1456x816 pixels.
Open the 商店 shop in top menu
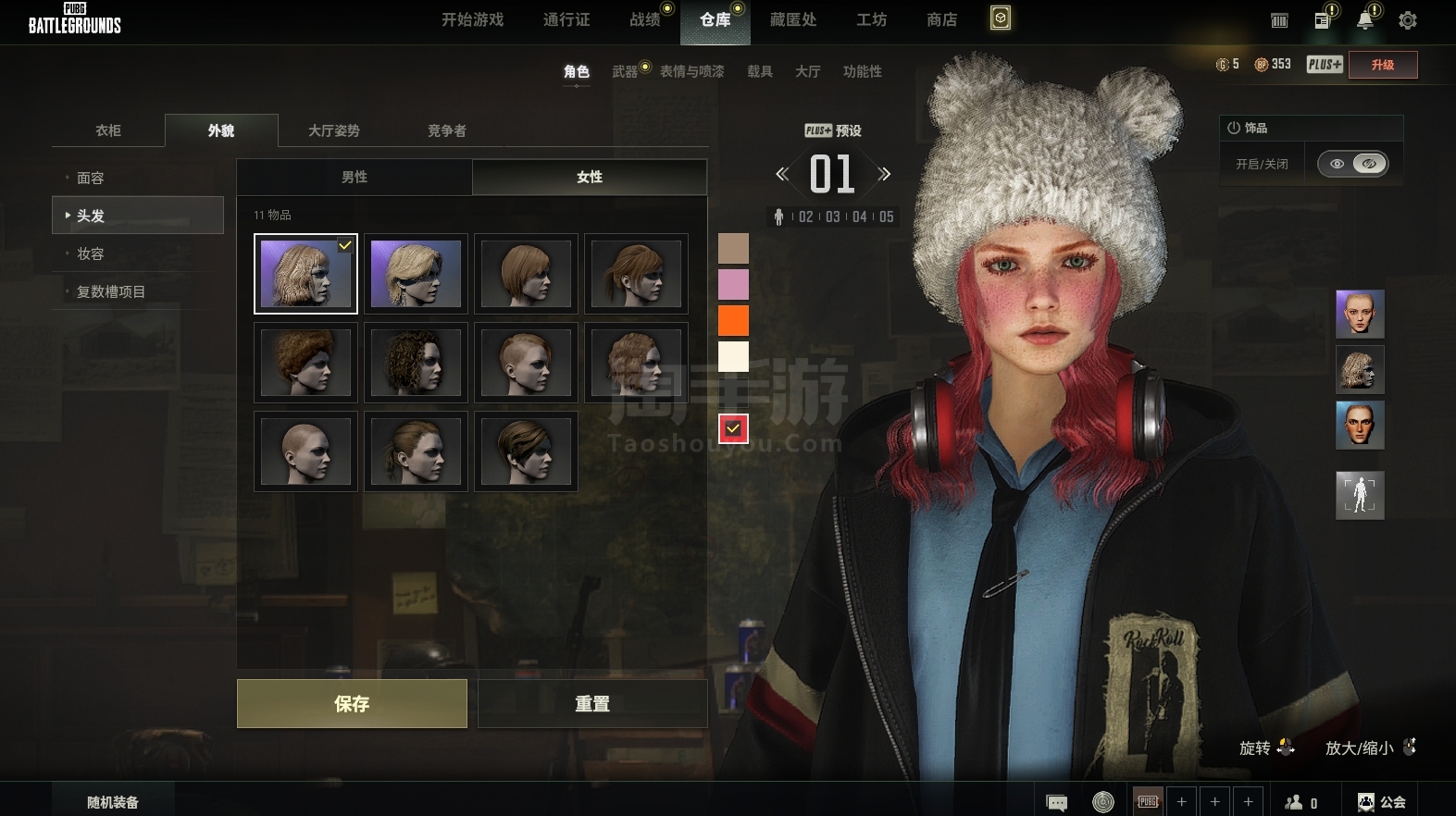click(x=941, y=19)
